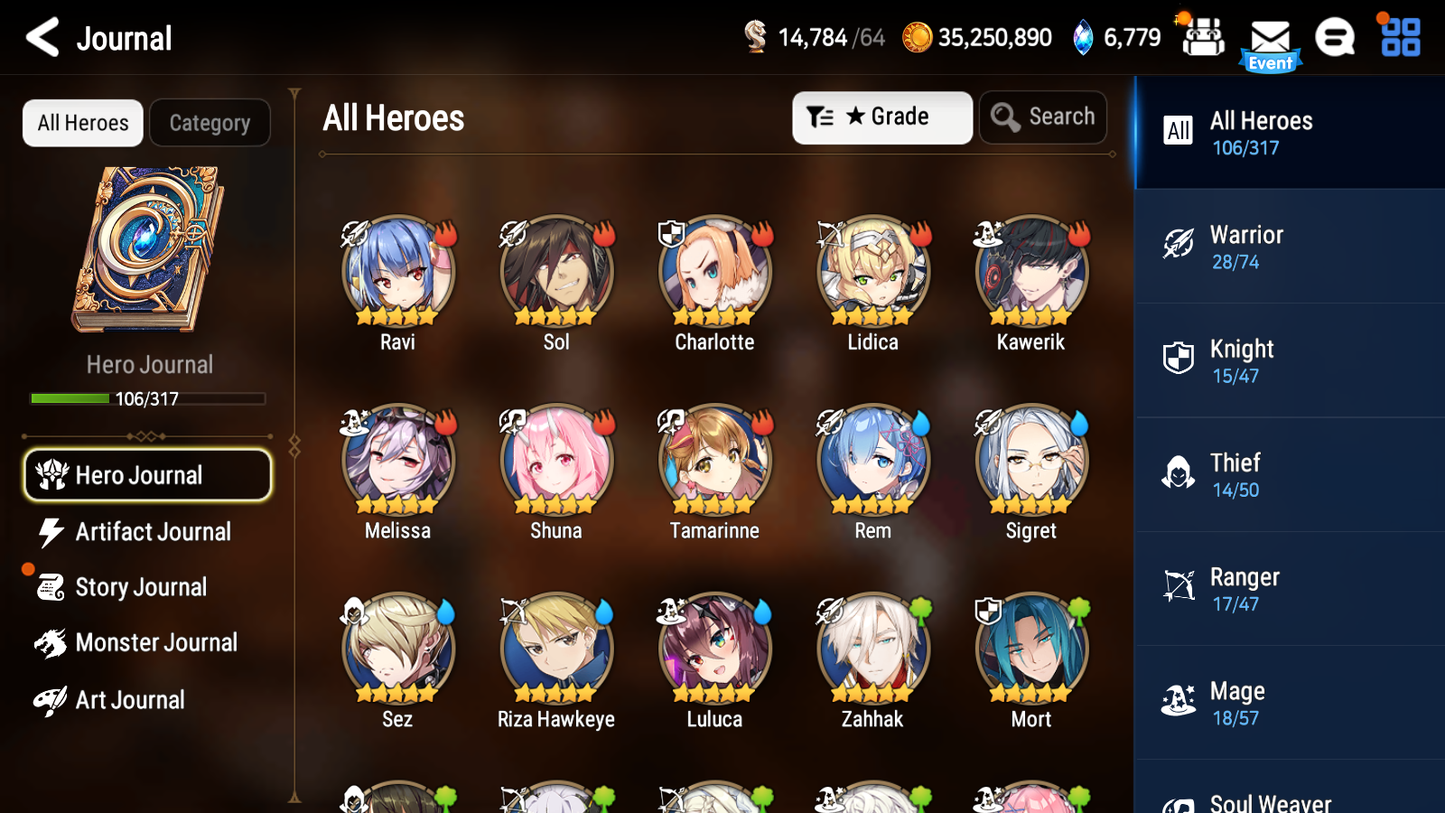1445x813 pixels.
Task: Open the main menu grid icon
Action: click(1399, 38)
